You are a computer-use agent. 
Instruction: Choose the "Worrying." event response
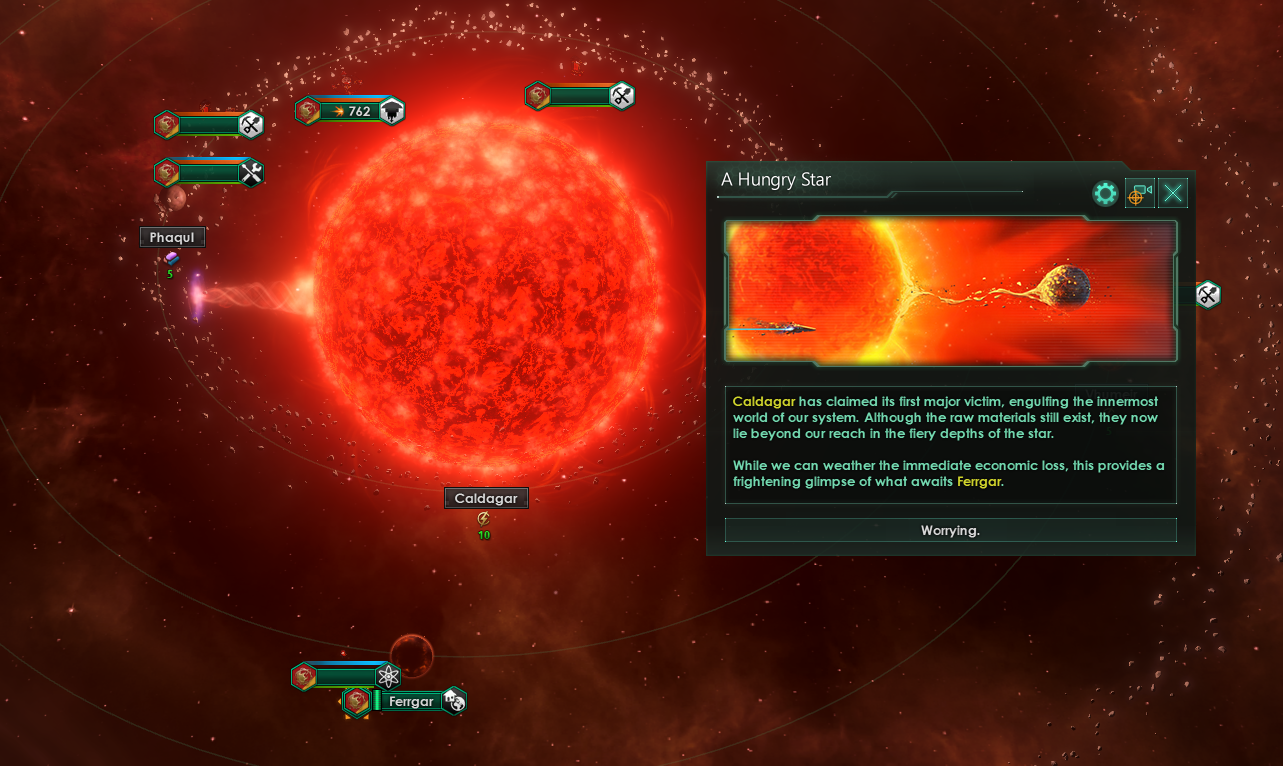(x=950, y=530)
